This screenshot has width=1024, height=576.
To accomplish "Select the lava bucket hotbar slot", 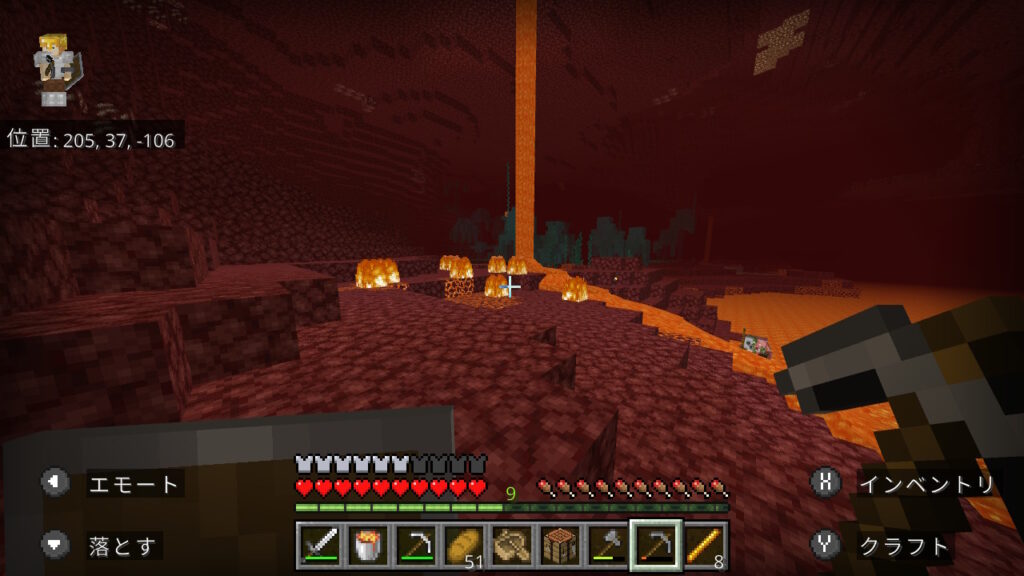I will pos(368,546).
